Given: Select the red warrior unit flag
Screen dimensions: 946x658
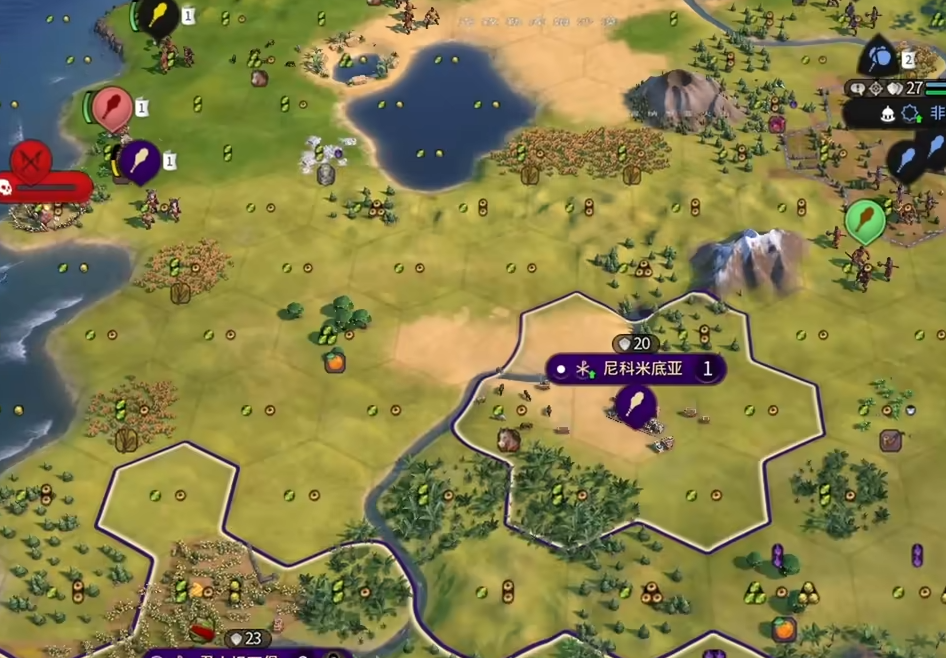Looking at the screenshot, I should pyautogui.click(x=112, y=108).
